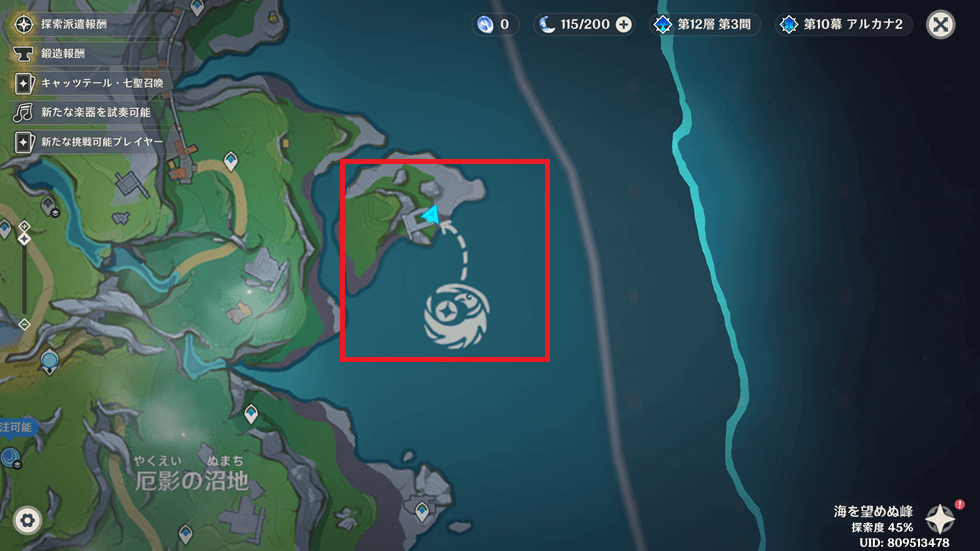Screen dimensions: 980x551
Task: Select the teleport waypoint right of 厄影の沼地
Action: pos(250,413)
